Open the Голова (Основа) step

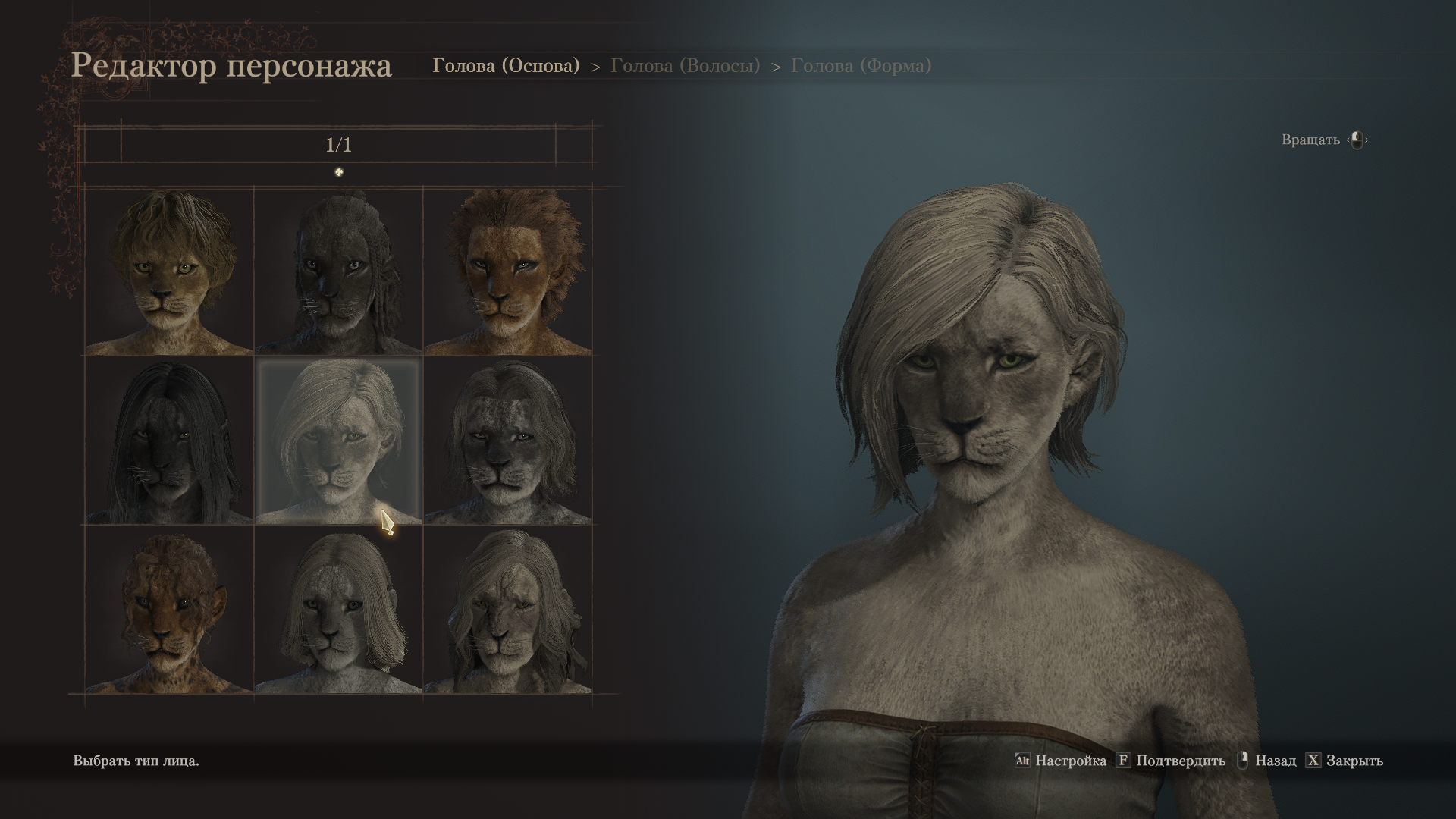point(506,66)
